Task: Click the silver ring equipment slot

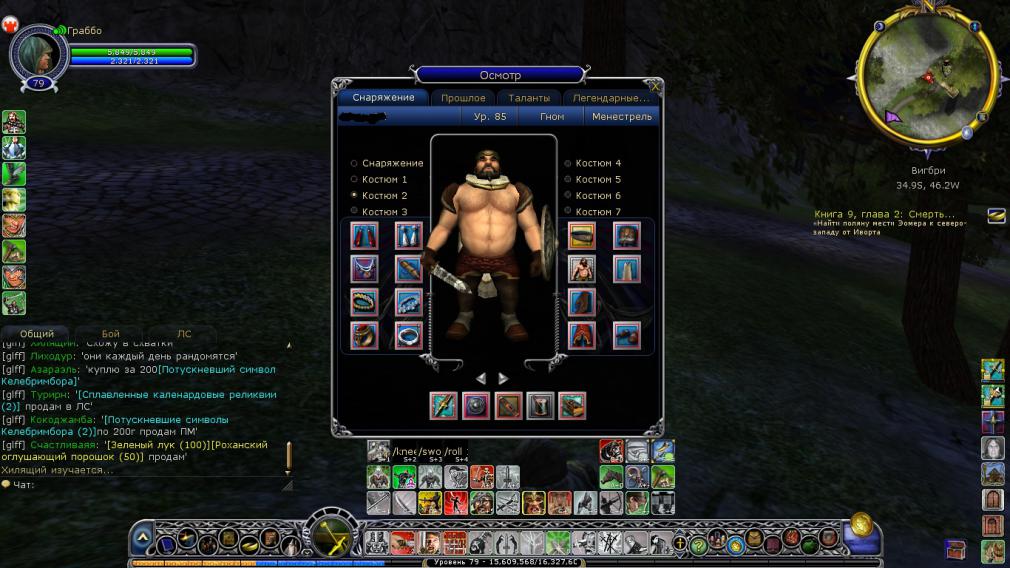Action: pos(407,335)
